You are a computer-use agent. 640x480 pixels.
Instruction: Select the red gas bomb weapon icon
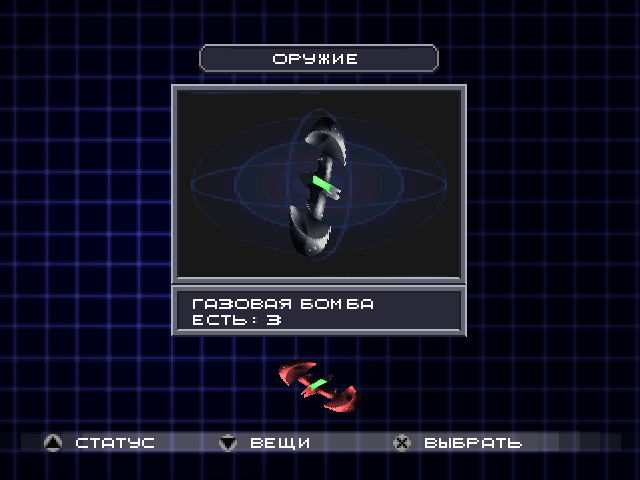[x=319, y=385]
